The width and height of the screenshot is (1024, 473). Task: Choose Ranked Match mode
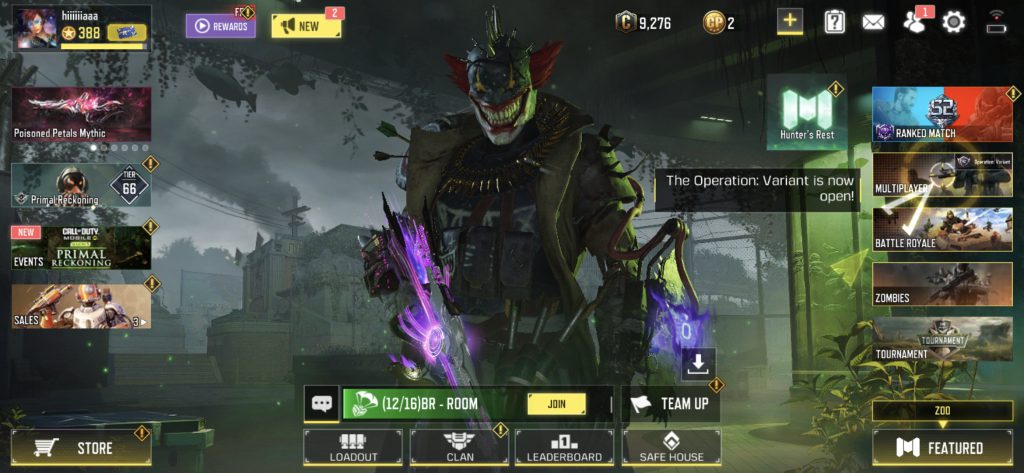[941, 114]
